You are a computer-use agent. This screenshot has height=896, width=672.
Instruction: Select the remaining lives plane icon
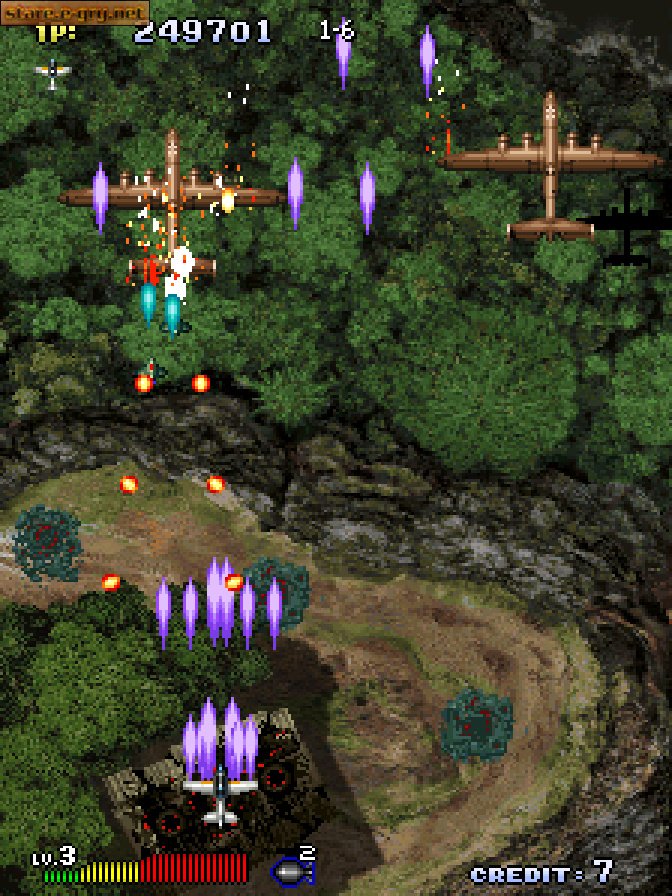point(53,72)
